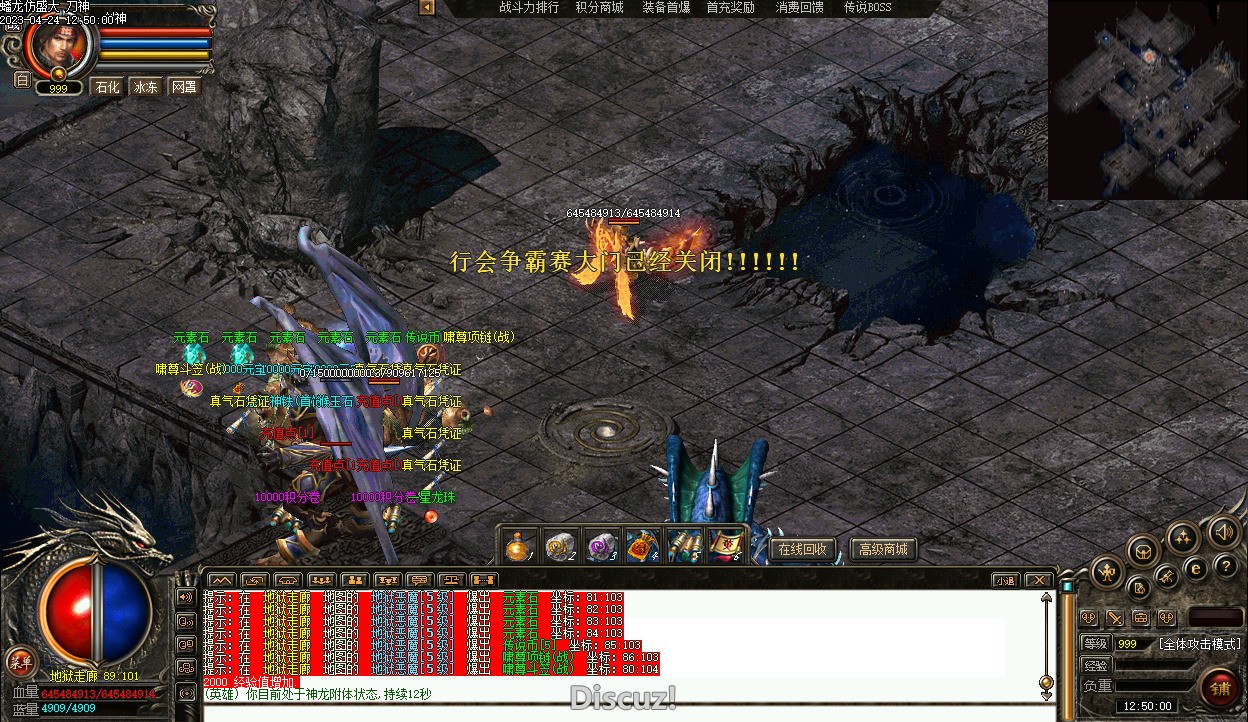
Task: Click the dungeon minimap
Action: coord(1147,100)
